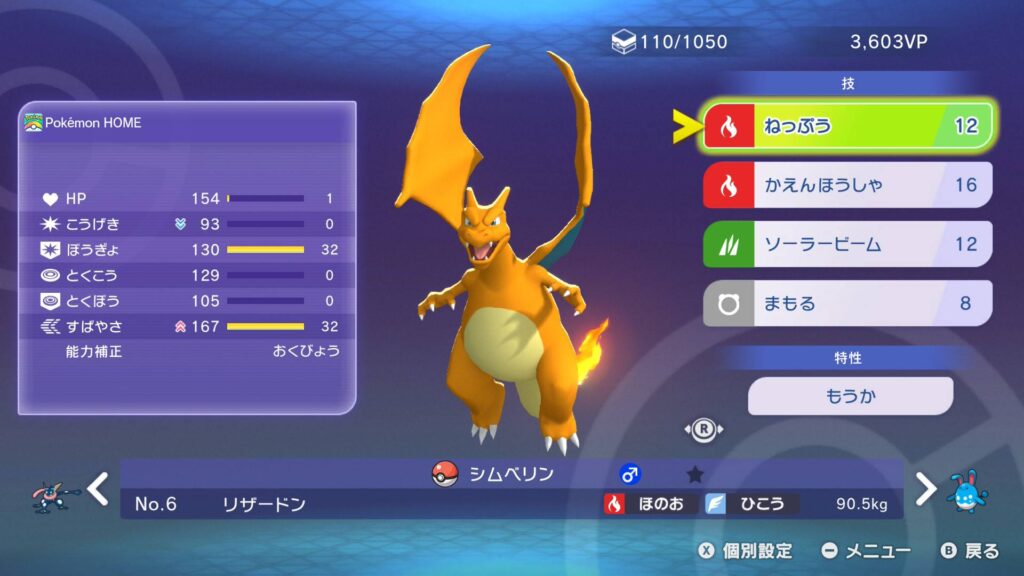Select the HP stat row

[x=187, y=198]
